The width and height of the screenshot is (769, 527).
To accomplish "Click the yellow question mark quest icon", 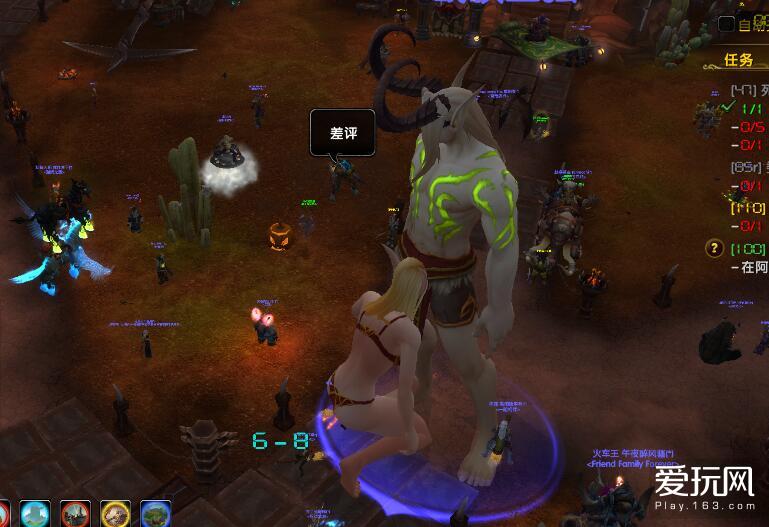I will (x=714, y=248).
